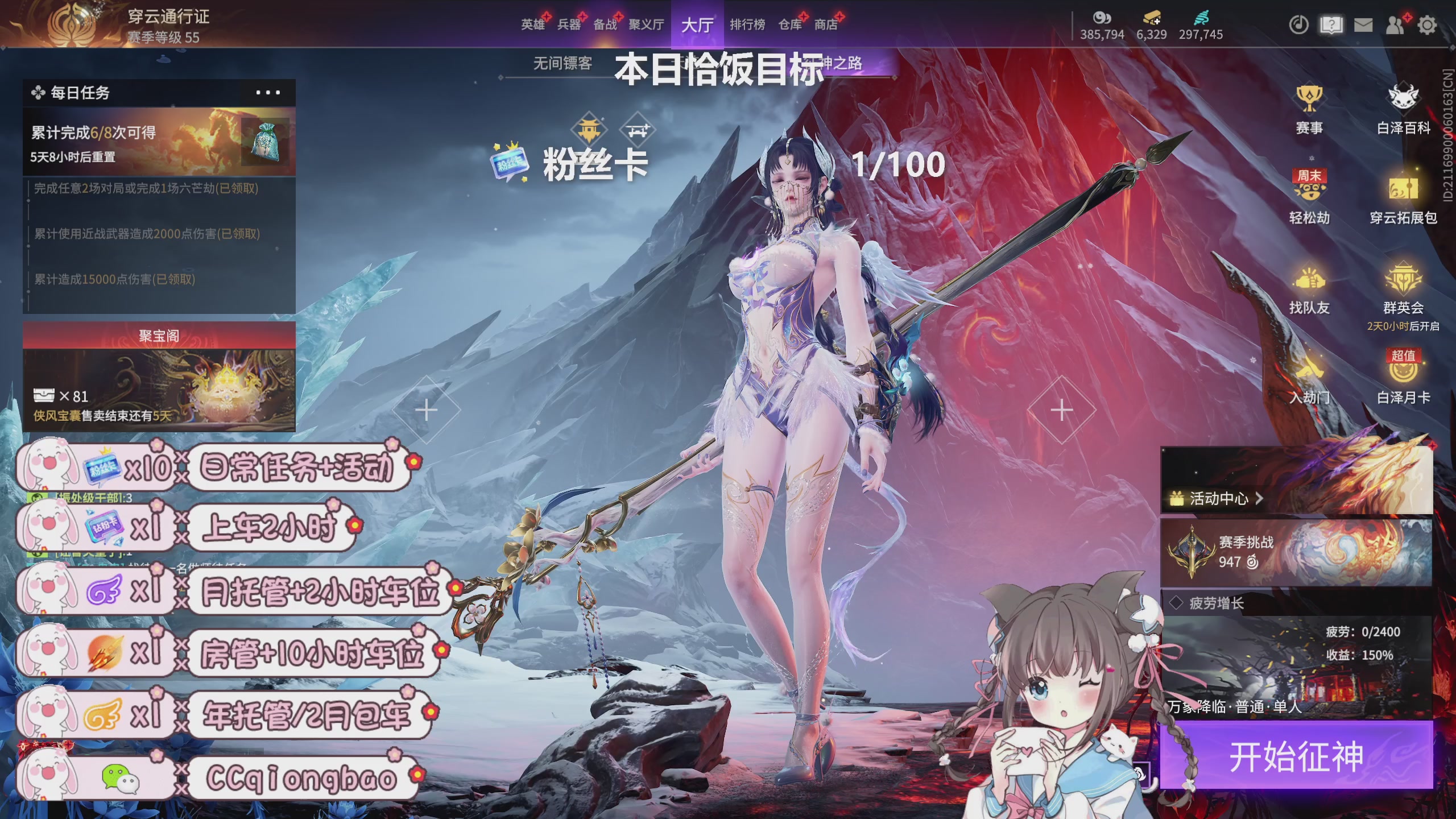This screenshot has height=819, width=1456.
Task: Open the 赛事 tournament trophy icon
Action: click(x=1309, y=109)
